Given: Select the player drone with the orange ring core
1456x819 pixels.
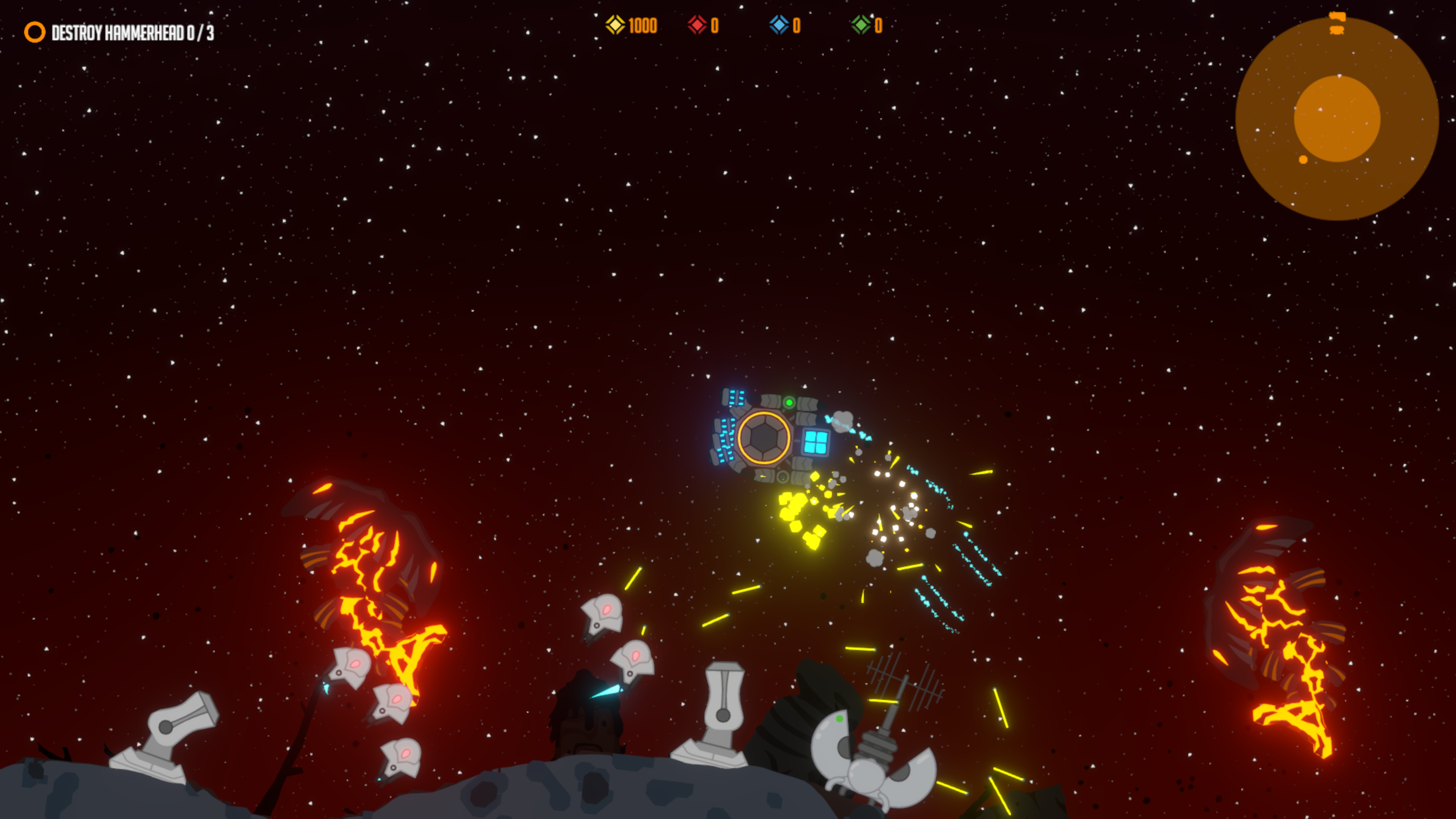Looking at the screenshot, I should coord(764,437).
